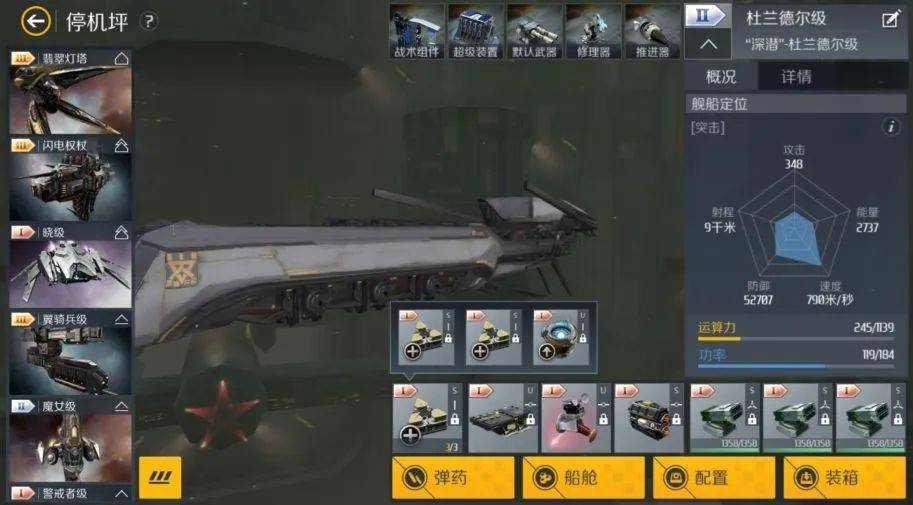Viewport: 913px width, 505px height.
Task: Select the 翡翠灯塔 ship thumbnail
Action: click(x=70, y=96)
